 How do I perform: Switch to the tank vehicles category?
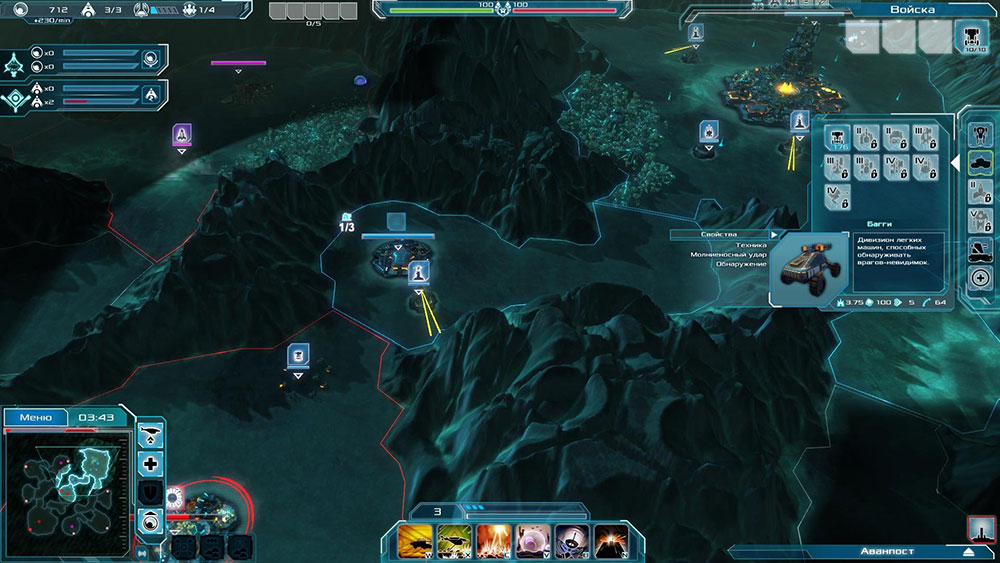[x=981, y=161]
